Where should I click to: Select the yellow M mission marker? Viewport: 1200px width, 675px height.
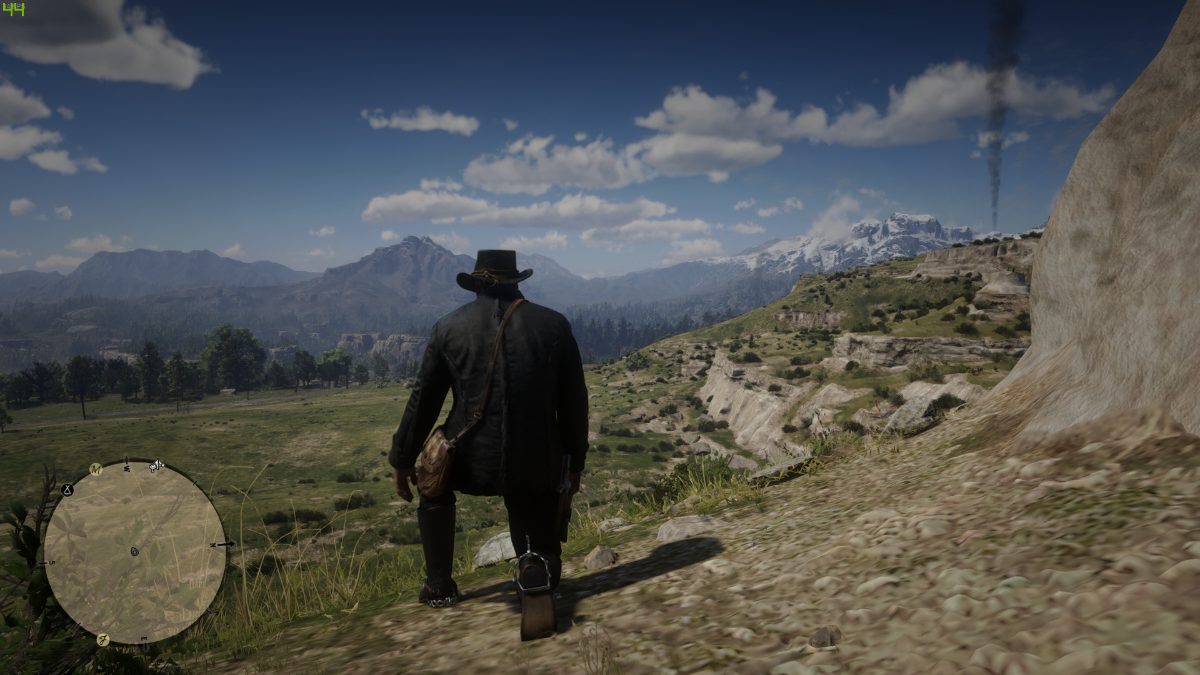tap(96, 468)
